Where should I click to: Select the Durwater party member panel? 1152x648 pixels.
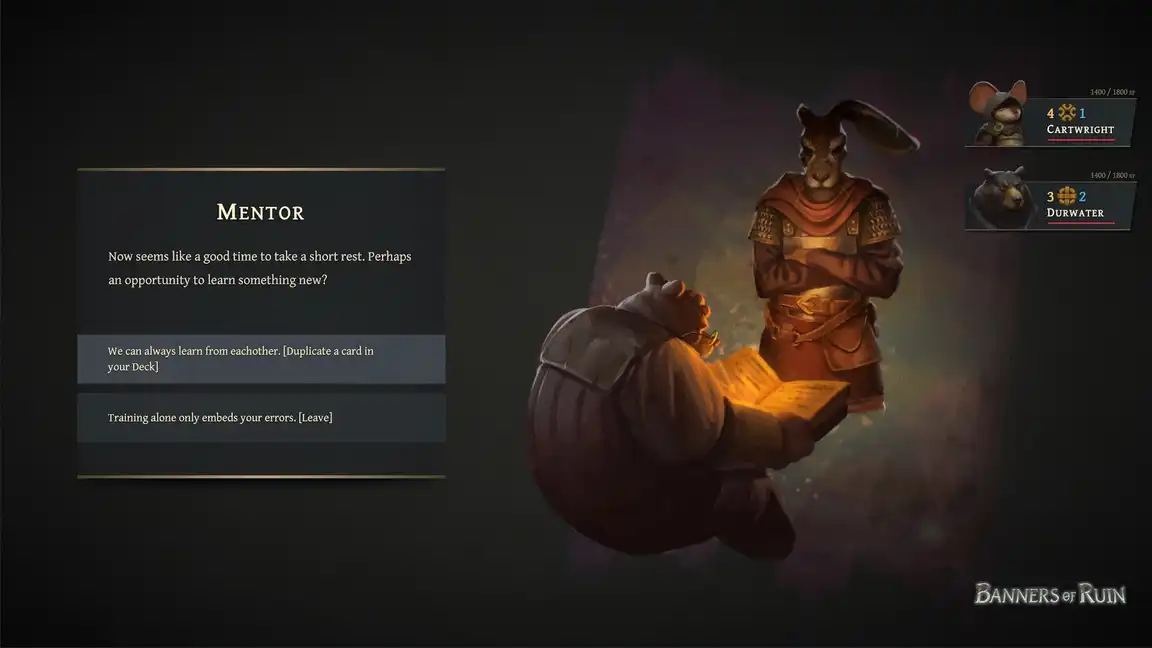click(x=1051, y=203)
